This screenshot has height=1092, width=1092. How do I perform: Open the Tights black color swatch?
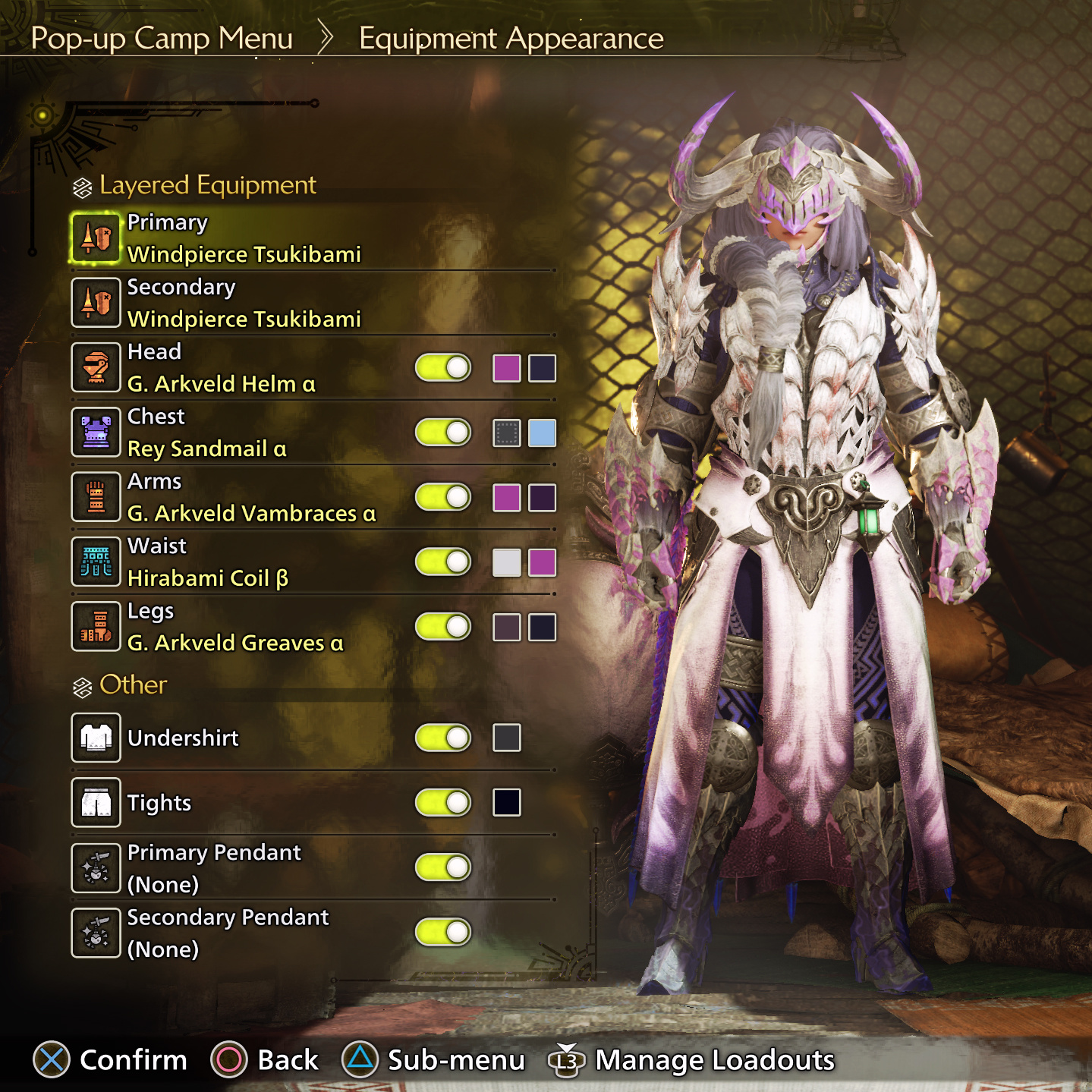coord(506,802)
